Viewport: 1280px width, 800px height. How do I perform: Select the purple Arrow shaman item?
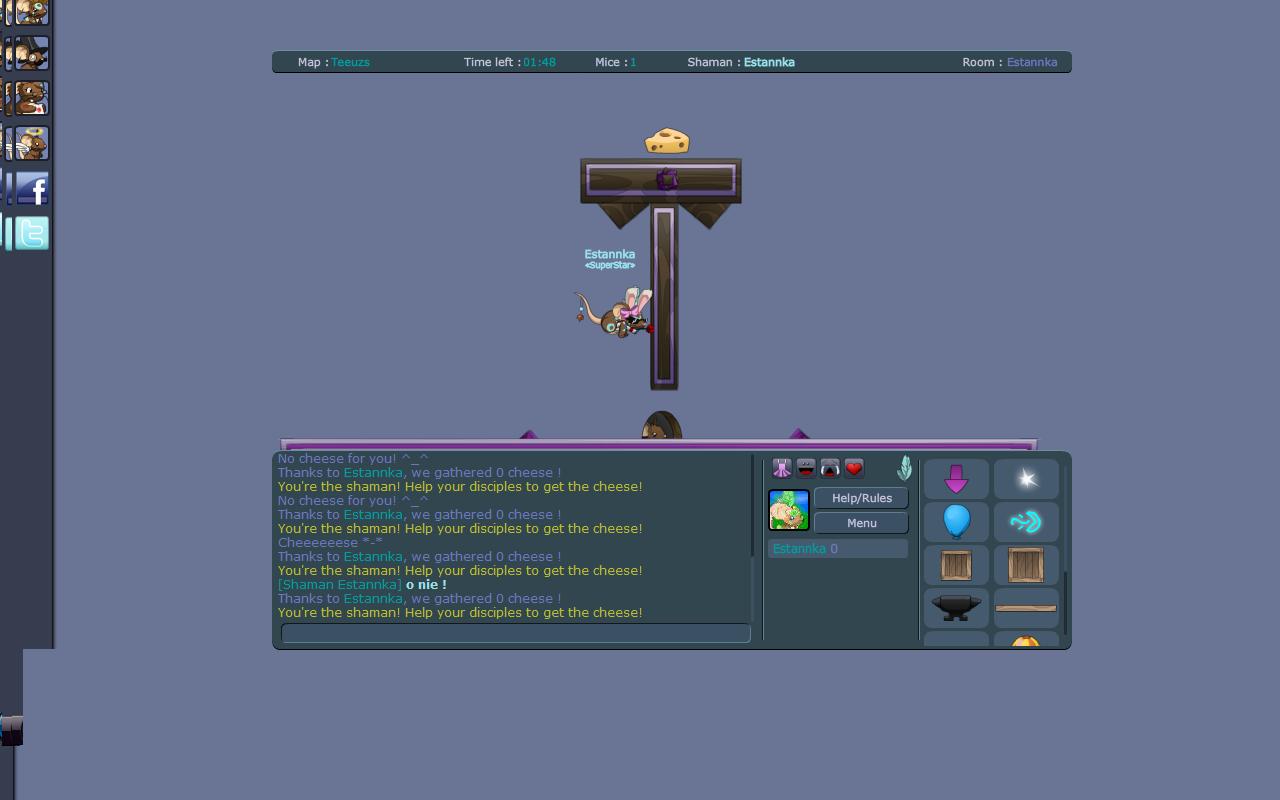coord(955,478)
